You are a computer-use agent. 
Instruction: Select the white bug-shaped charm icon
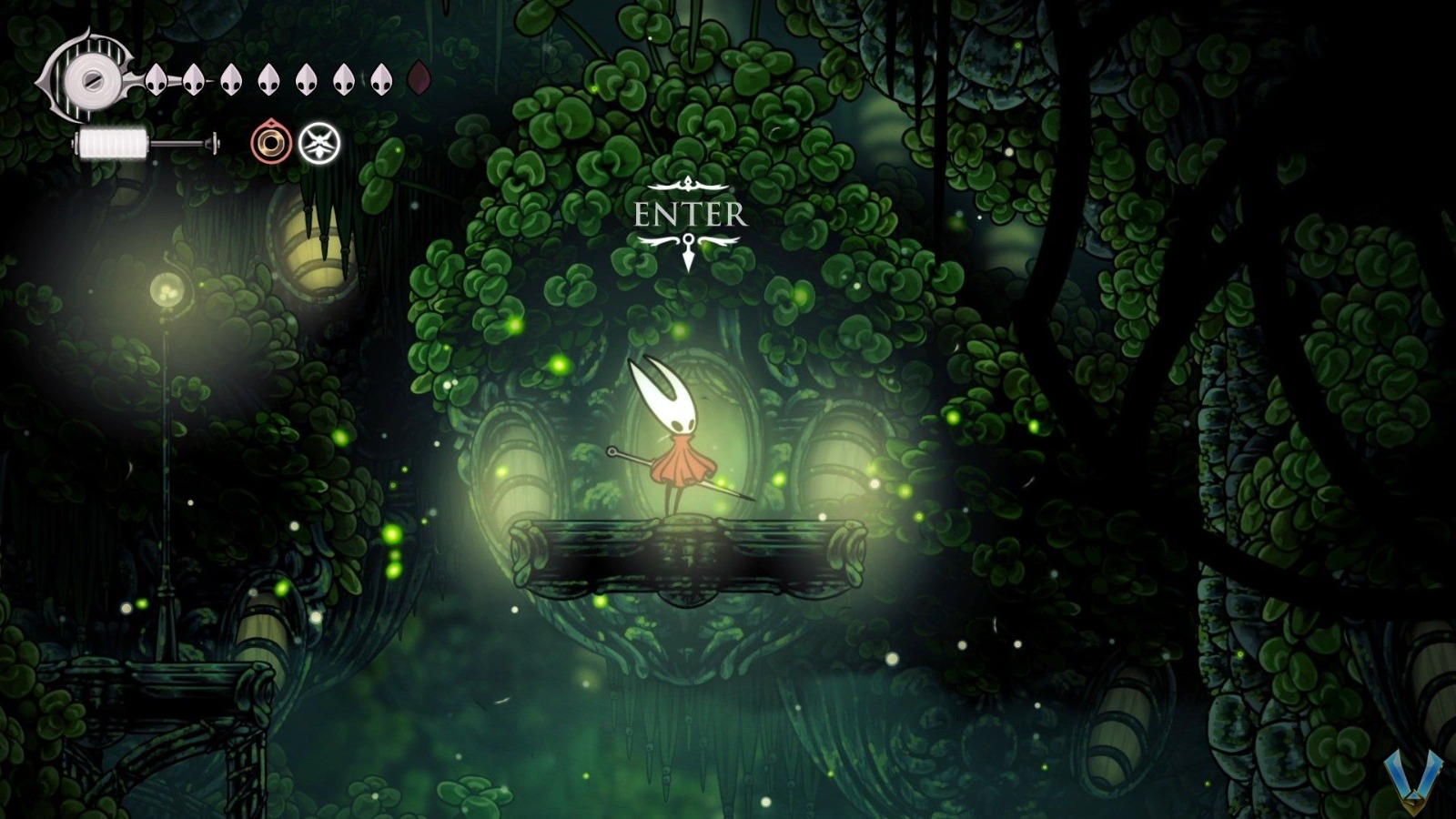click(319, 141)
